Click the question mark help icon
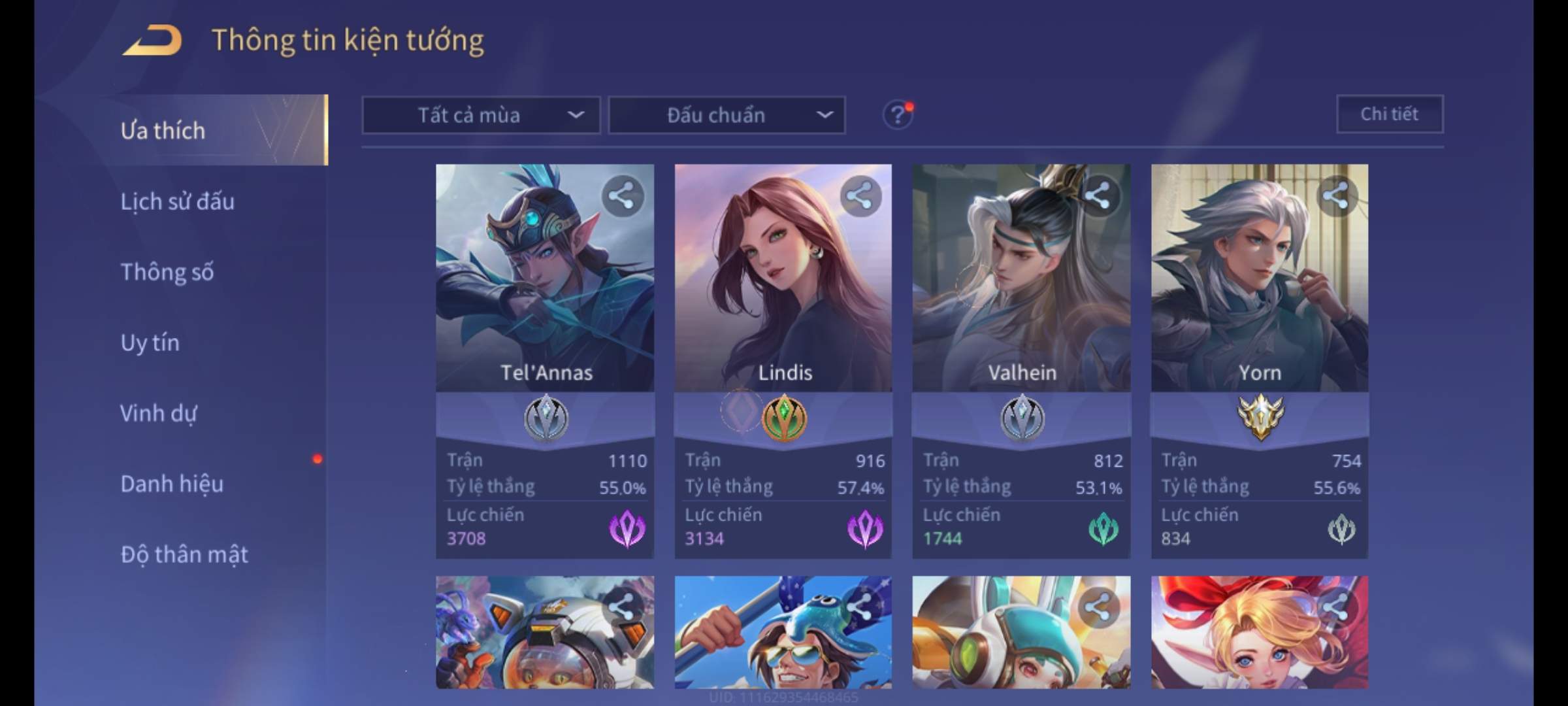The width and height of the screenshot is (1568, 706). tap(897, 116)
